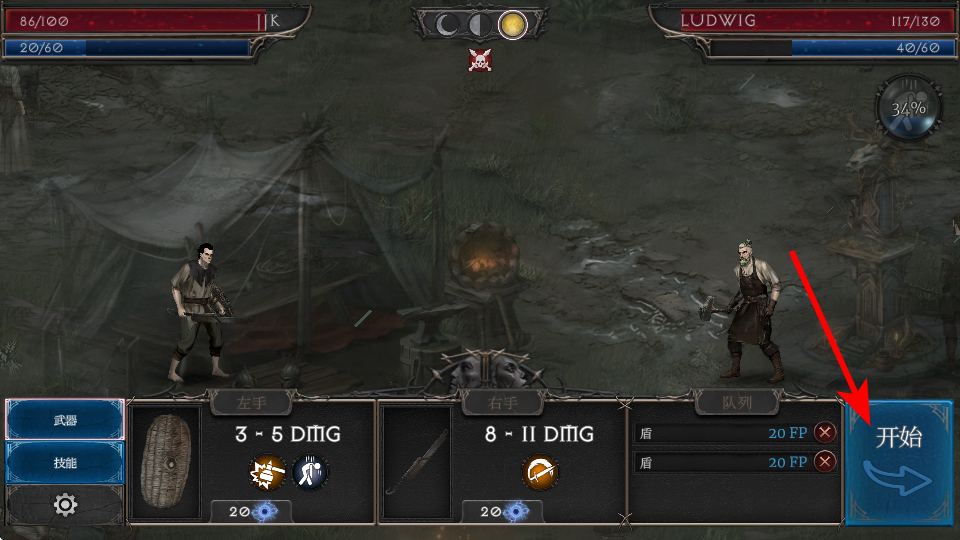Click the 开始 start button
Screen dimensions: 960x540
(898, 462)
